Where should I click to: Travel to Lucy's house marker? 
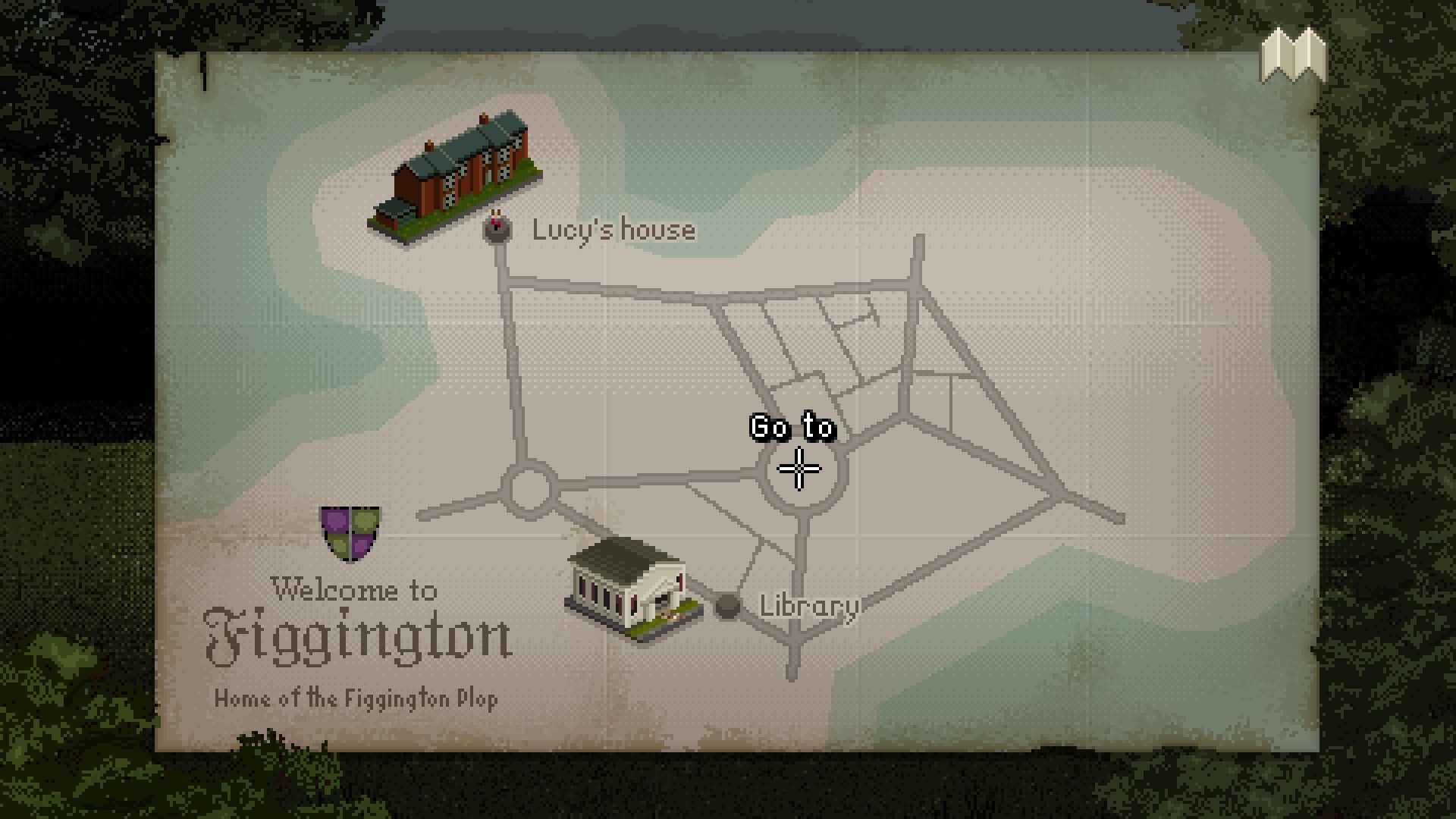497,229
